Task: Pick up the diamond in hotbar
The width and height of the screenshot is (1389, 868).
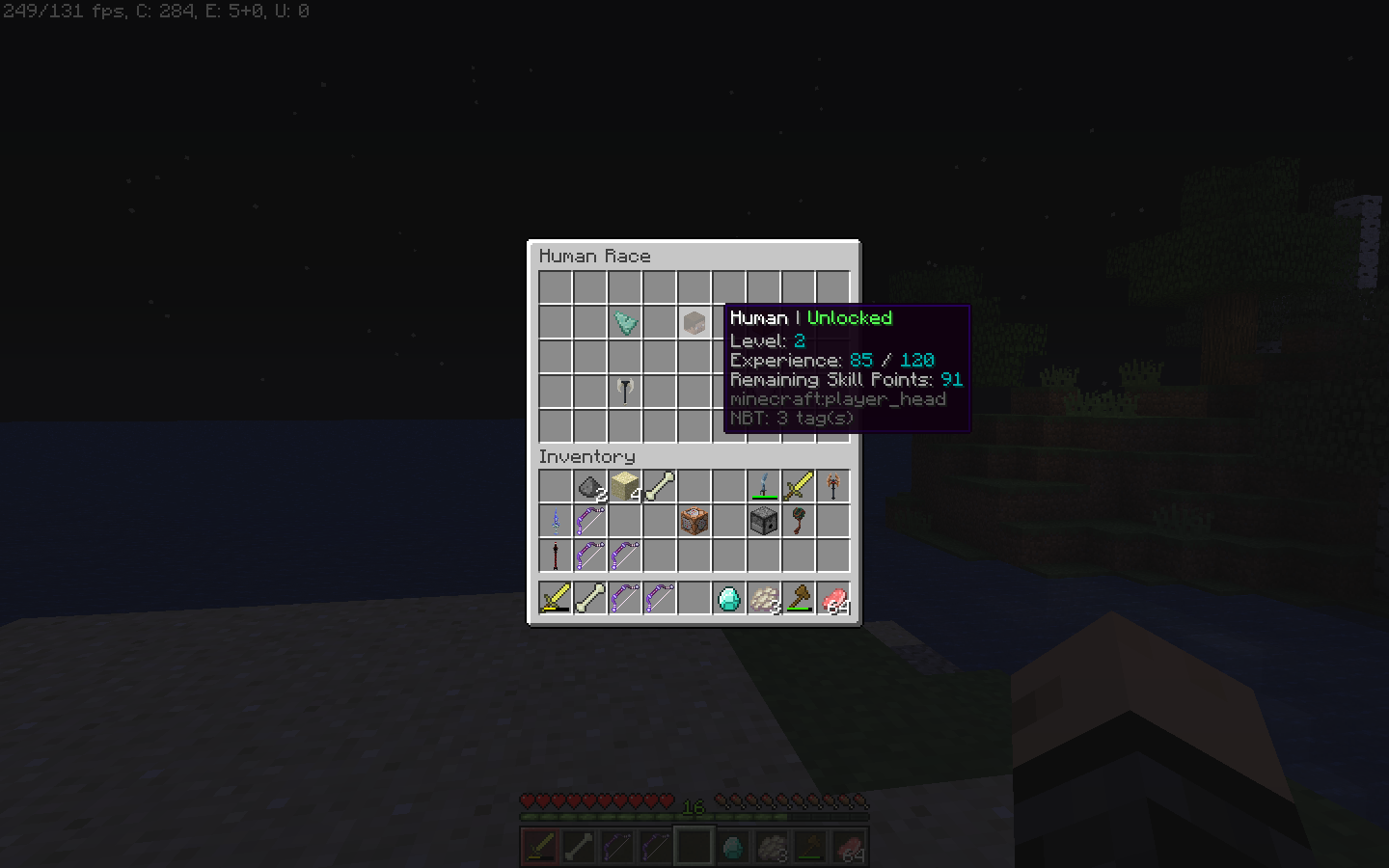Action: 728,599
